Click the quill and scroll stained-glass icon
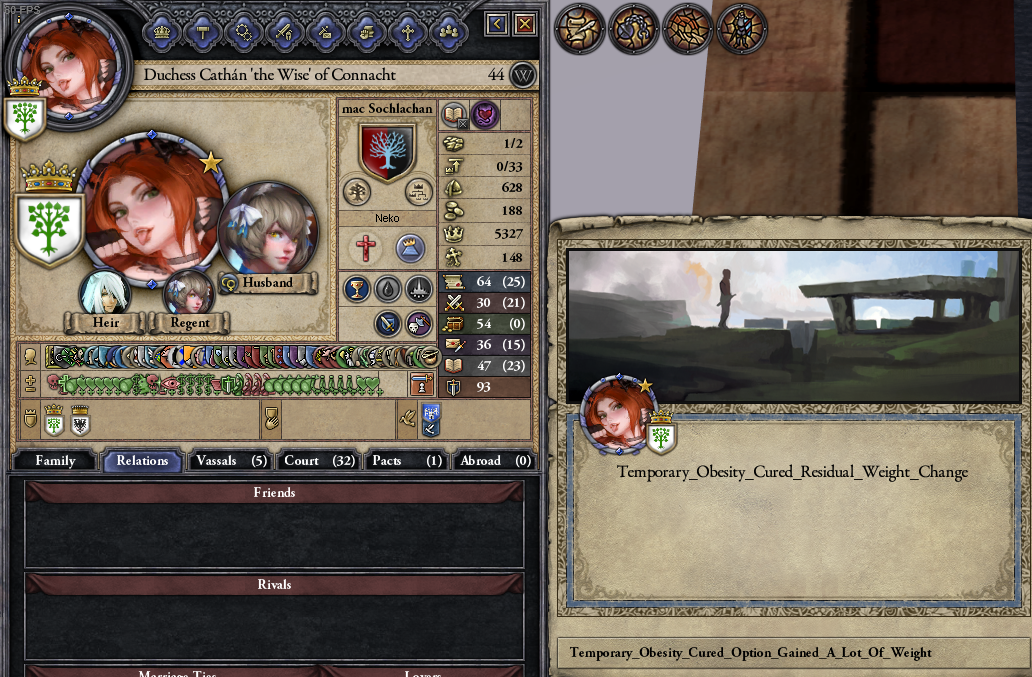This screenshot has width=1032, height=677. click(579, 30)
